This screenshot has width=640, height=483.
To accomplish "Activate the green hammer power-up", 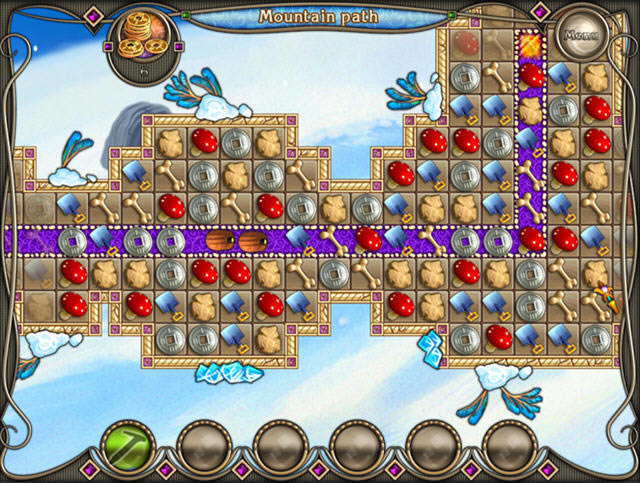I will [x=128, y=443].
